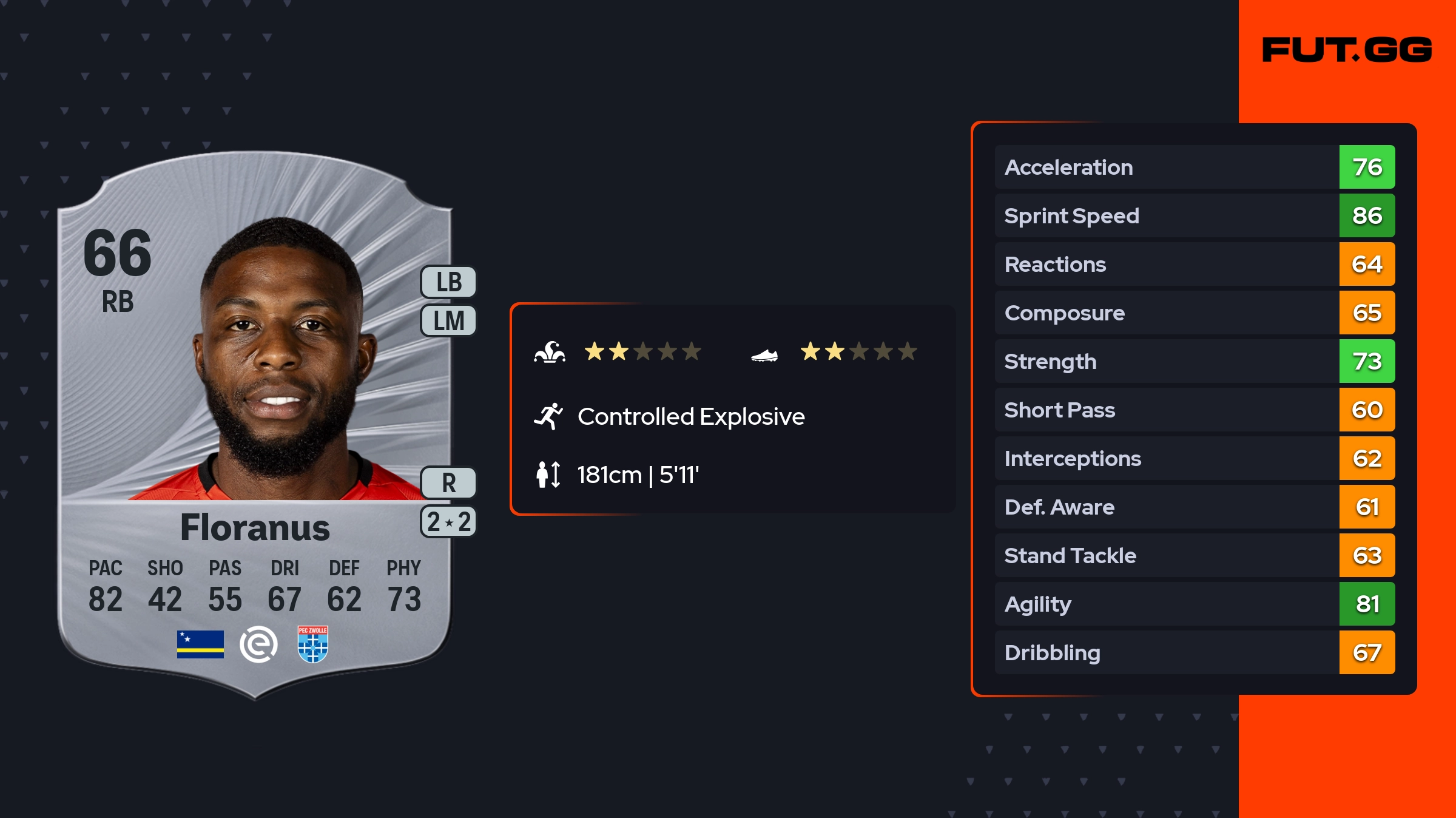Choose the Reactions stat row
This screenshot has height=818, width=1456.
tap(1194, 264)
